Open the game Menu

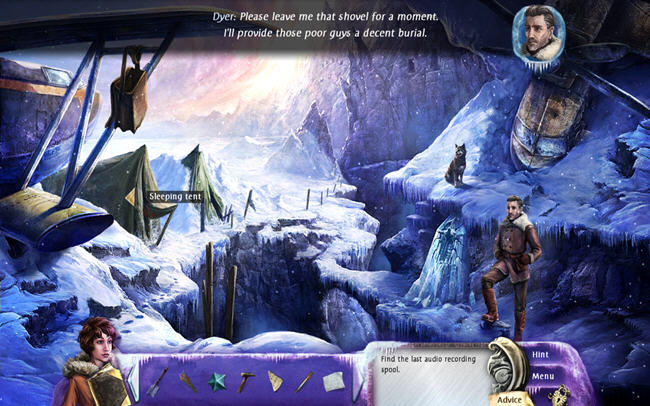coord(543,376)
